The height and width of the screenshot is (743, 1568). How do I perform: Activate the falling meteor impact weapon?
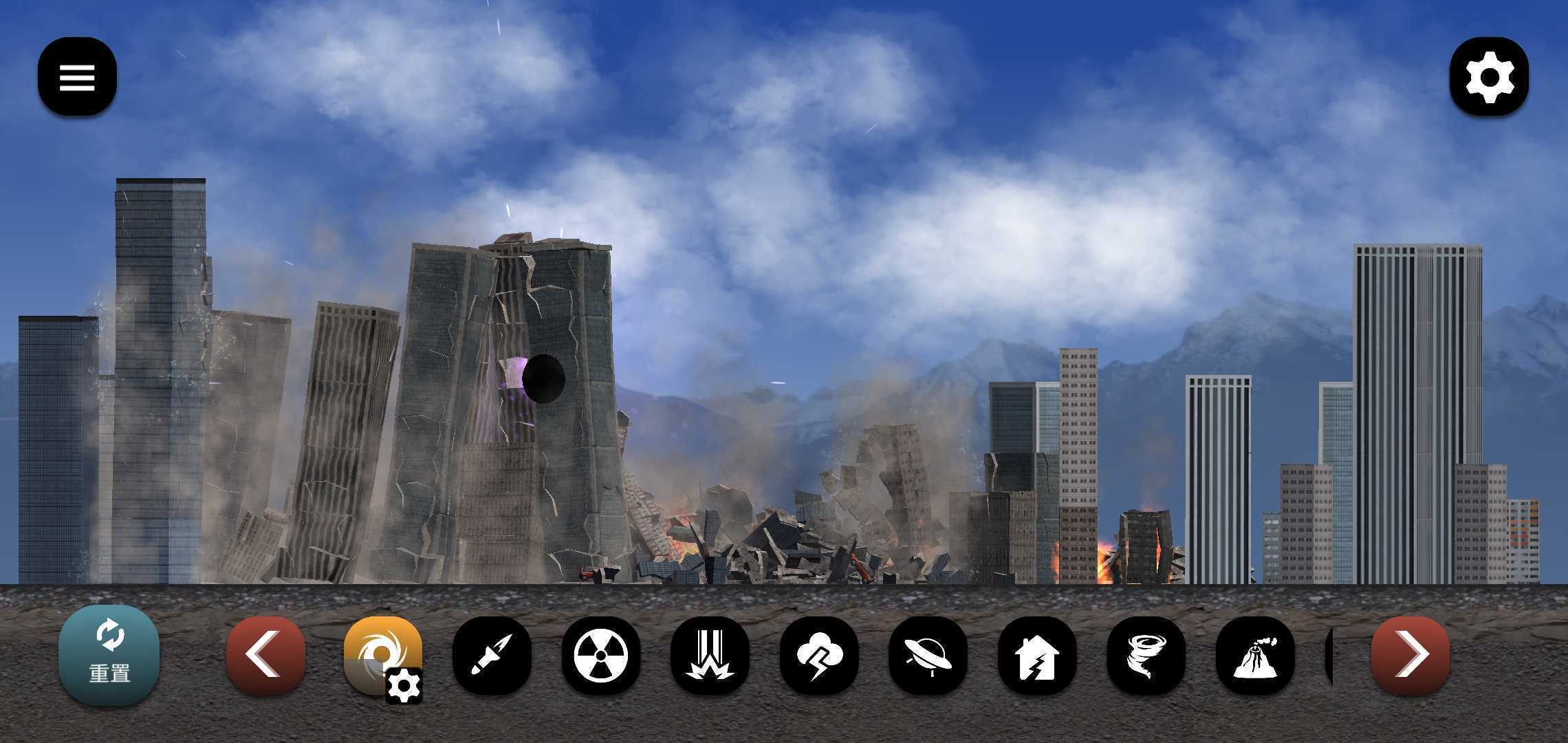[710, 655]
